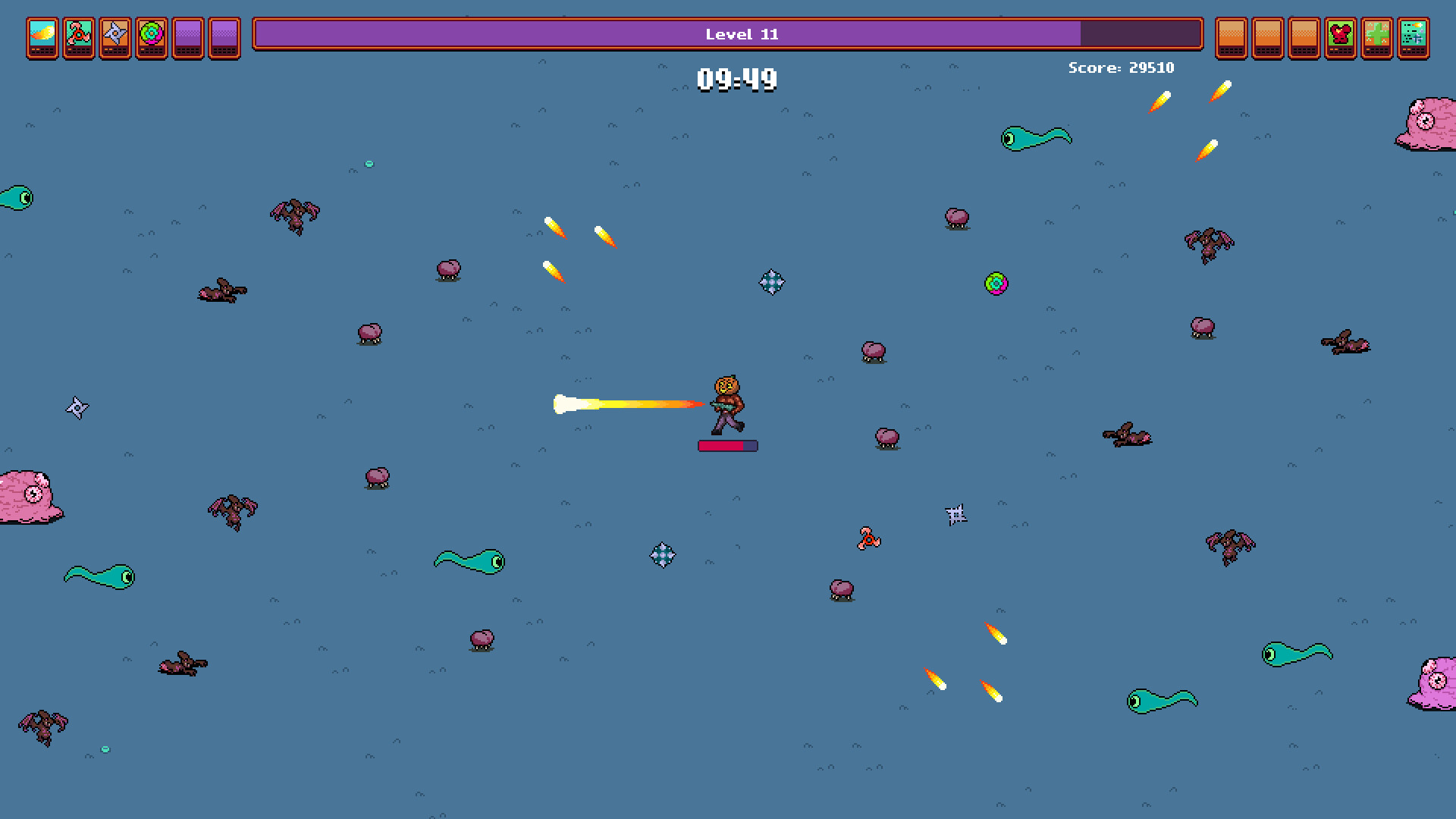
Task: Click the leftmost empty orange item slot
Action: (1232, 38)
